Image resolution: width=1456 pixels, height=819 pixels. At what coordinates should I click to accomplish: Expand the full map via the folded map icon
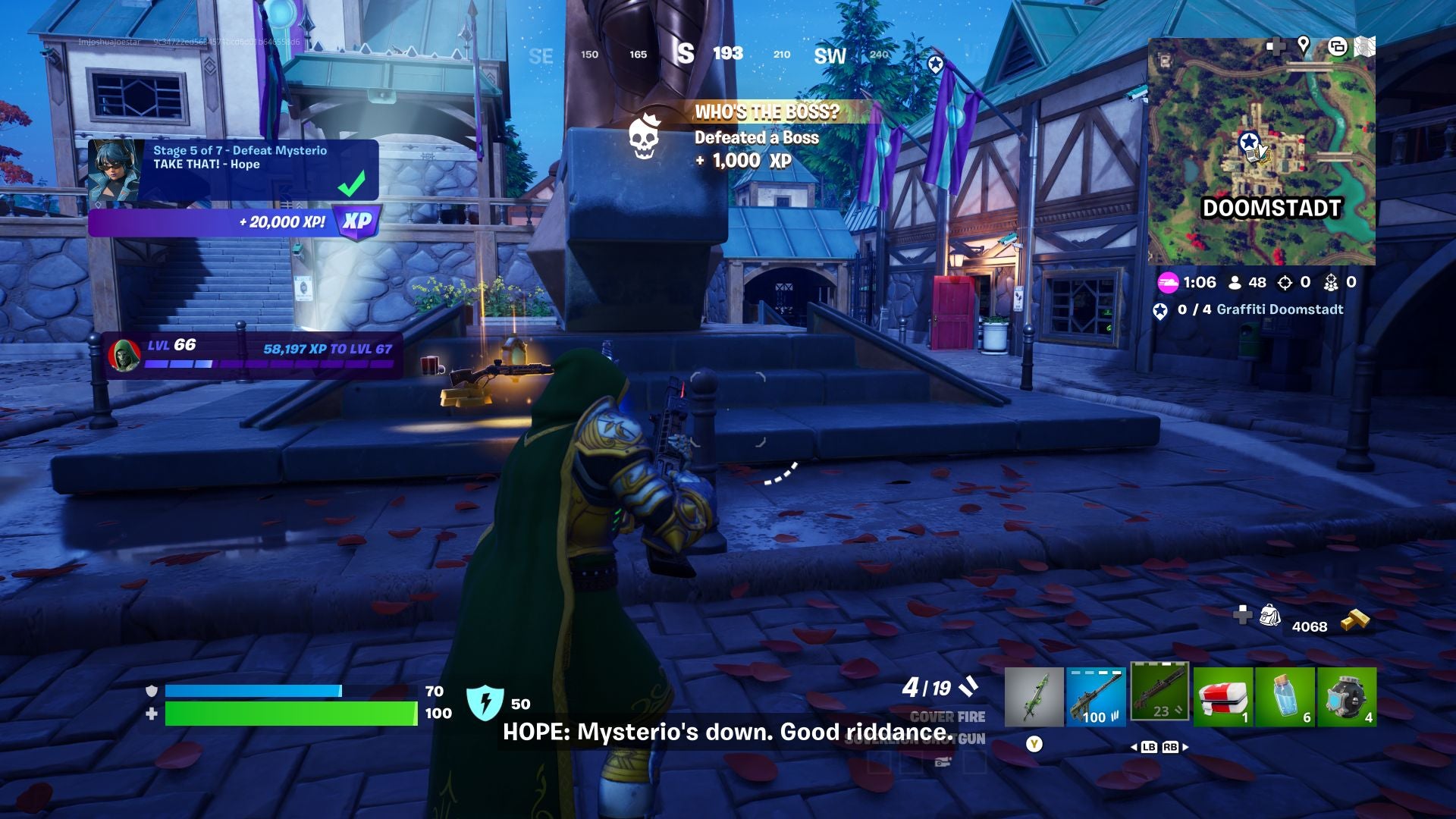tap(1365, 44)
